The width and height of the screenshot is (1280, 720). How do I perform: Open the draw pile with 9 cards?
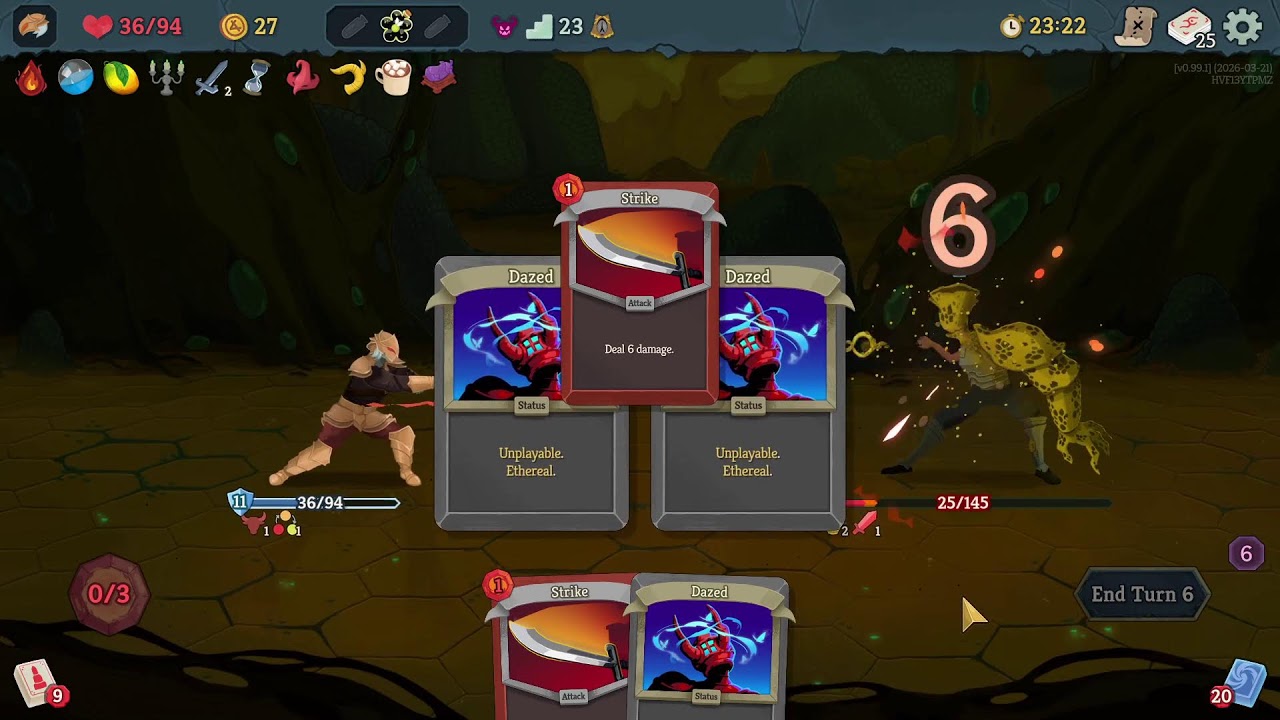[36, 683]
